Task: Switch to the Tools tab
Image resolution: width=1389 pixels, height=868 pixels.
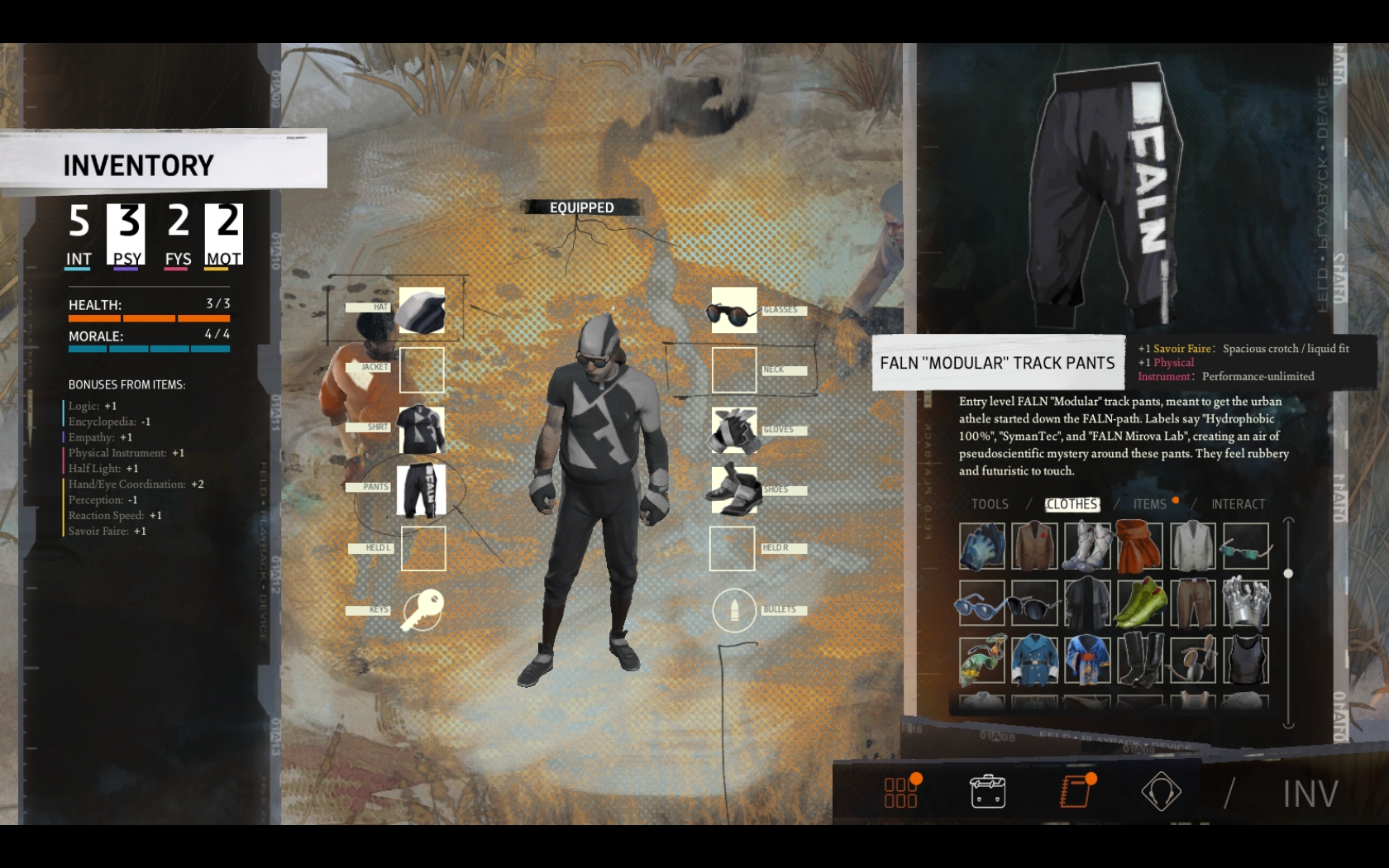Action: click(x=990, y=504)
